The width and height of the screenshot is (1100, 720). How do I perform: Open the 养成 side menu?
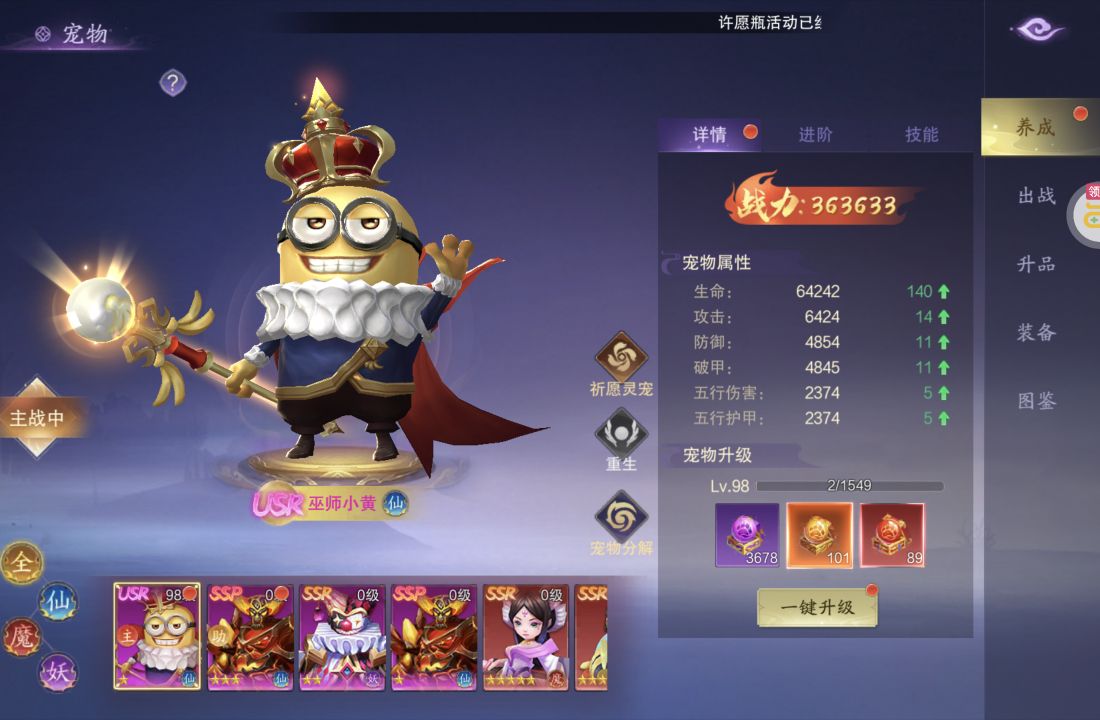(1036, 127)
